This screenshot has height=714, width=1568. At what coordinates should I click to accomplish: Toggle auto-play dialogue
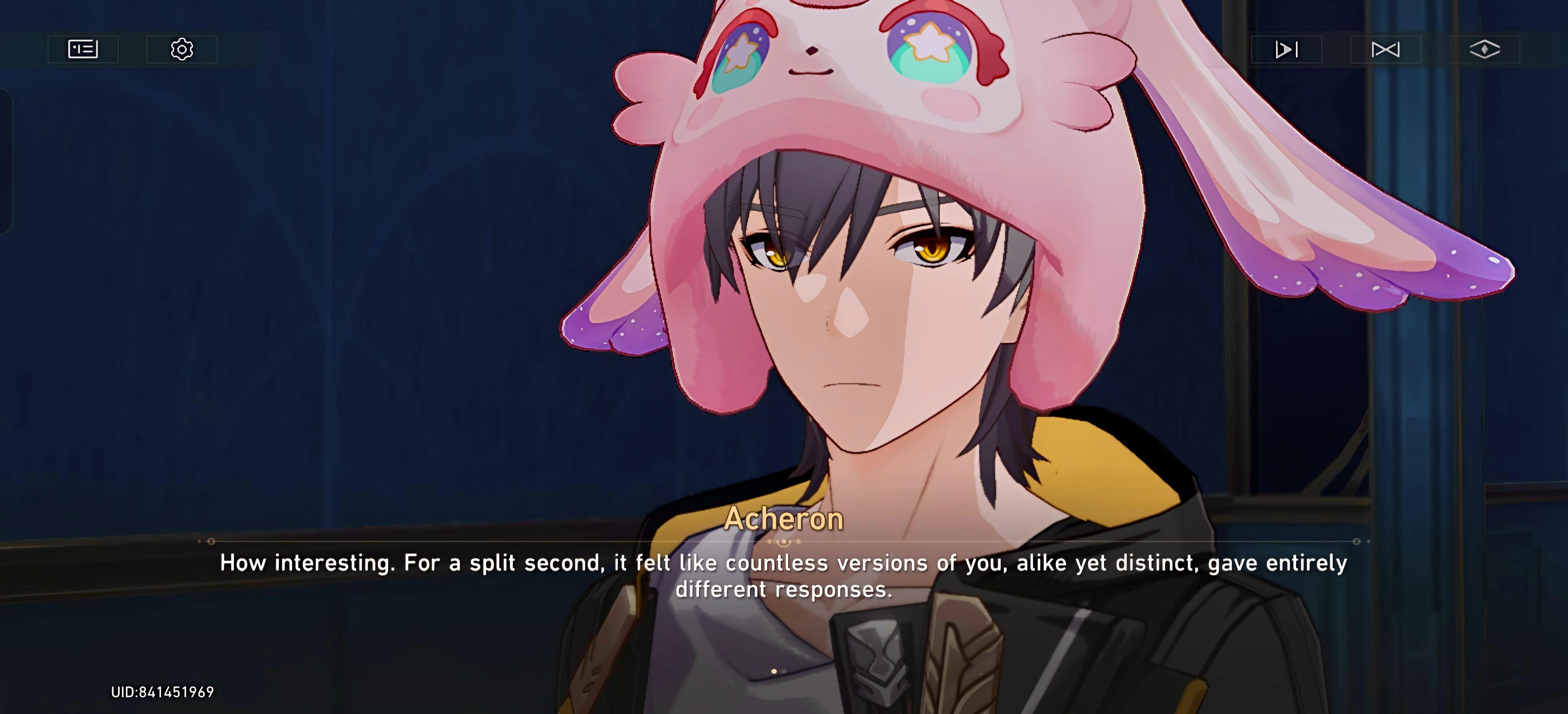tap(1286, 49)
